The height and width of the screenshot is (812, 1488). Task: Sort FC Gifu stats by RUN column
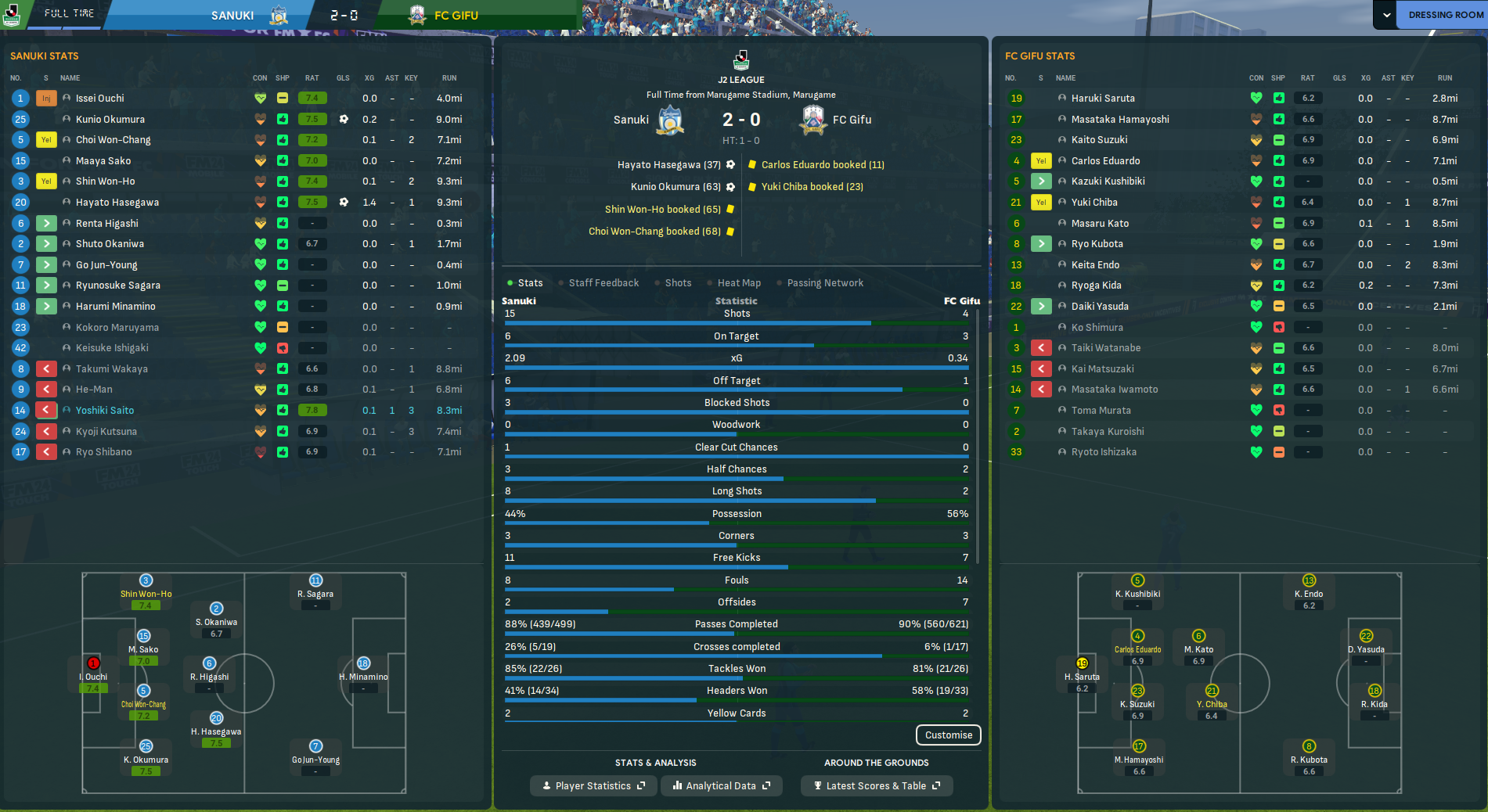1444,78
